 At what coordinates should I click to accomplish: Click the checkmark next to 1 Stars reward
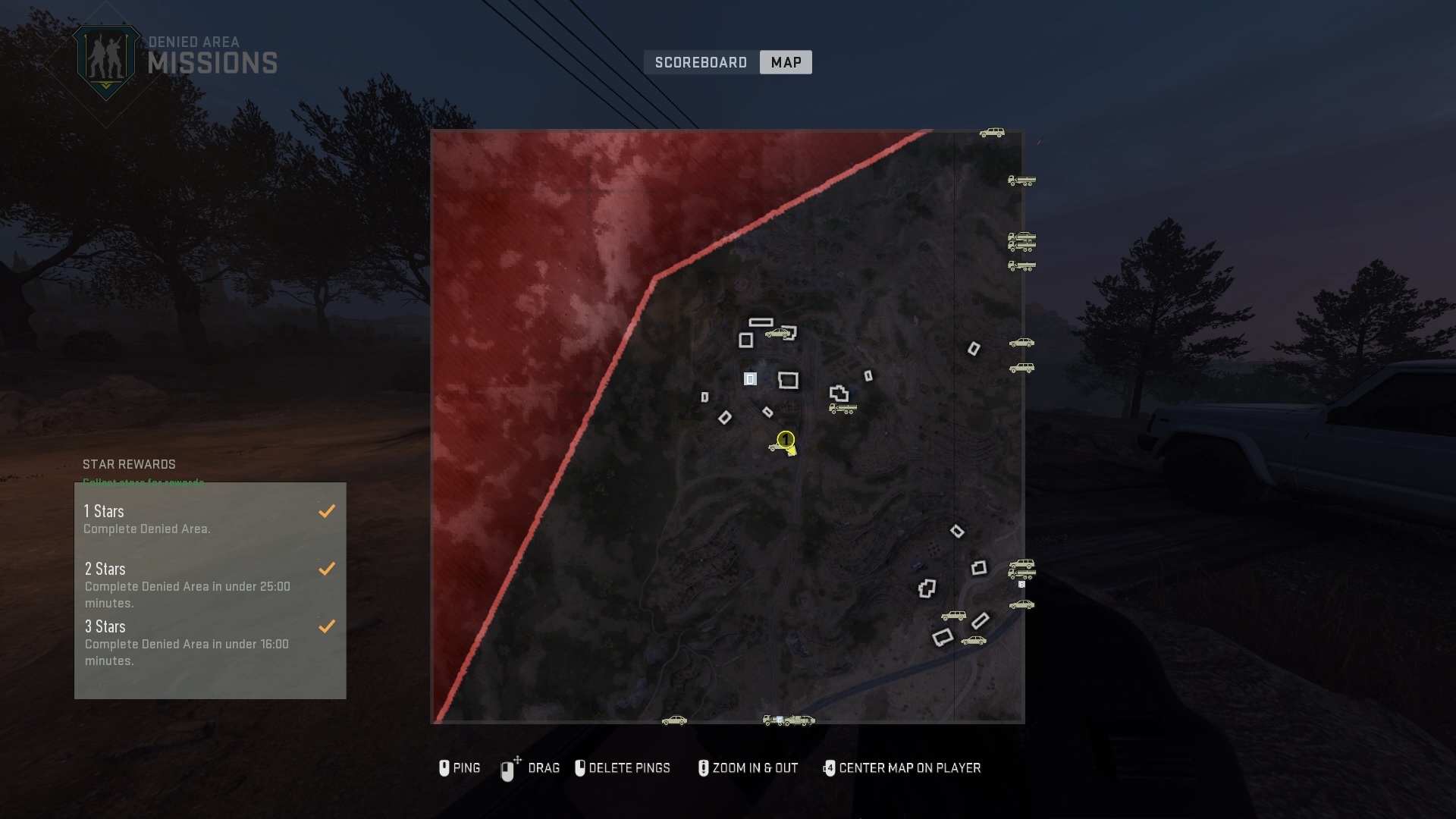pos(328,510)
